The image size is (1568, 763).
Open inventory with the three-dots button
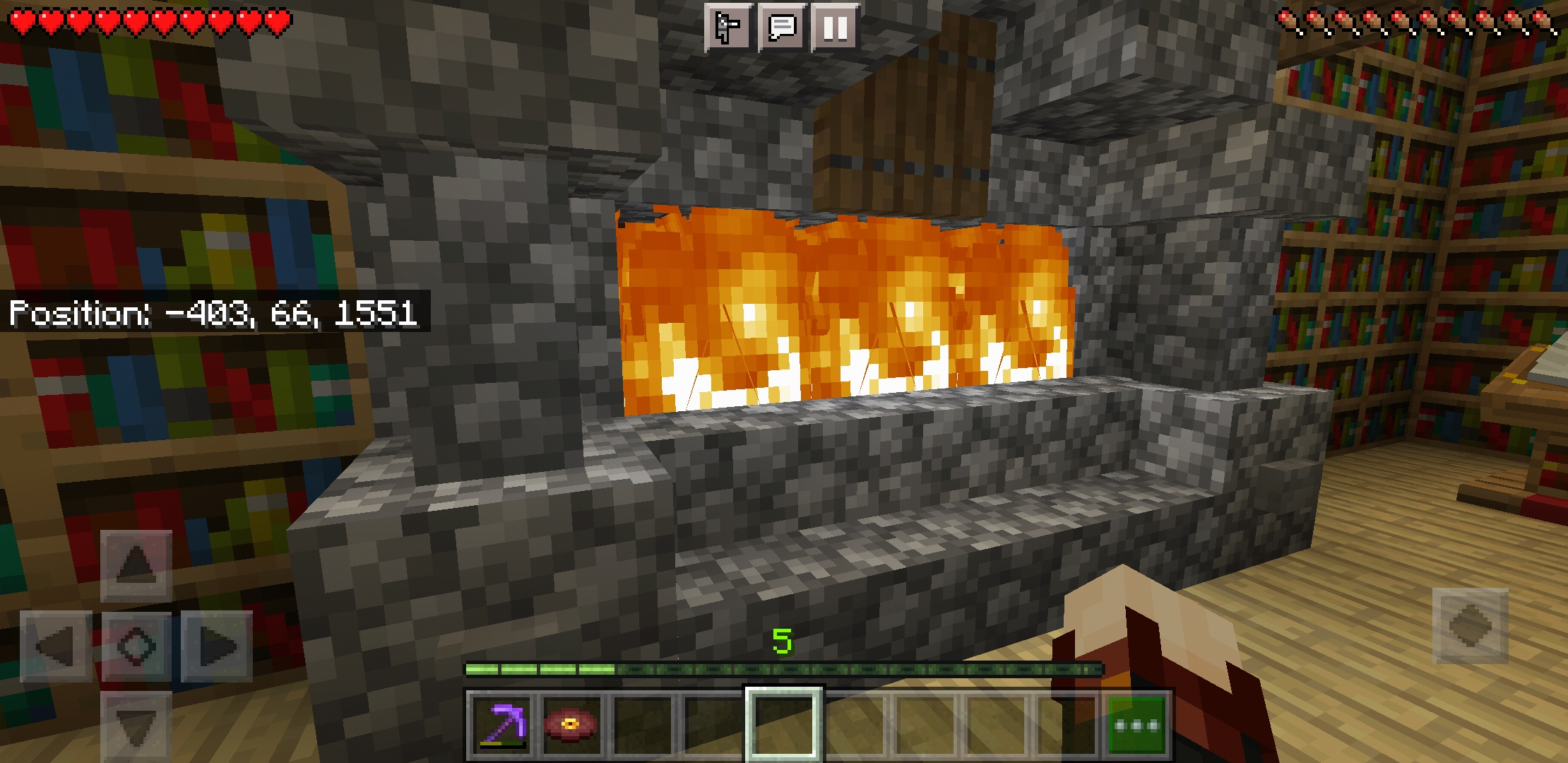click(1136, 726)
